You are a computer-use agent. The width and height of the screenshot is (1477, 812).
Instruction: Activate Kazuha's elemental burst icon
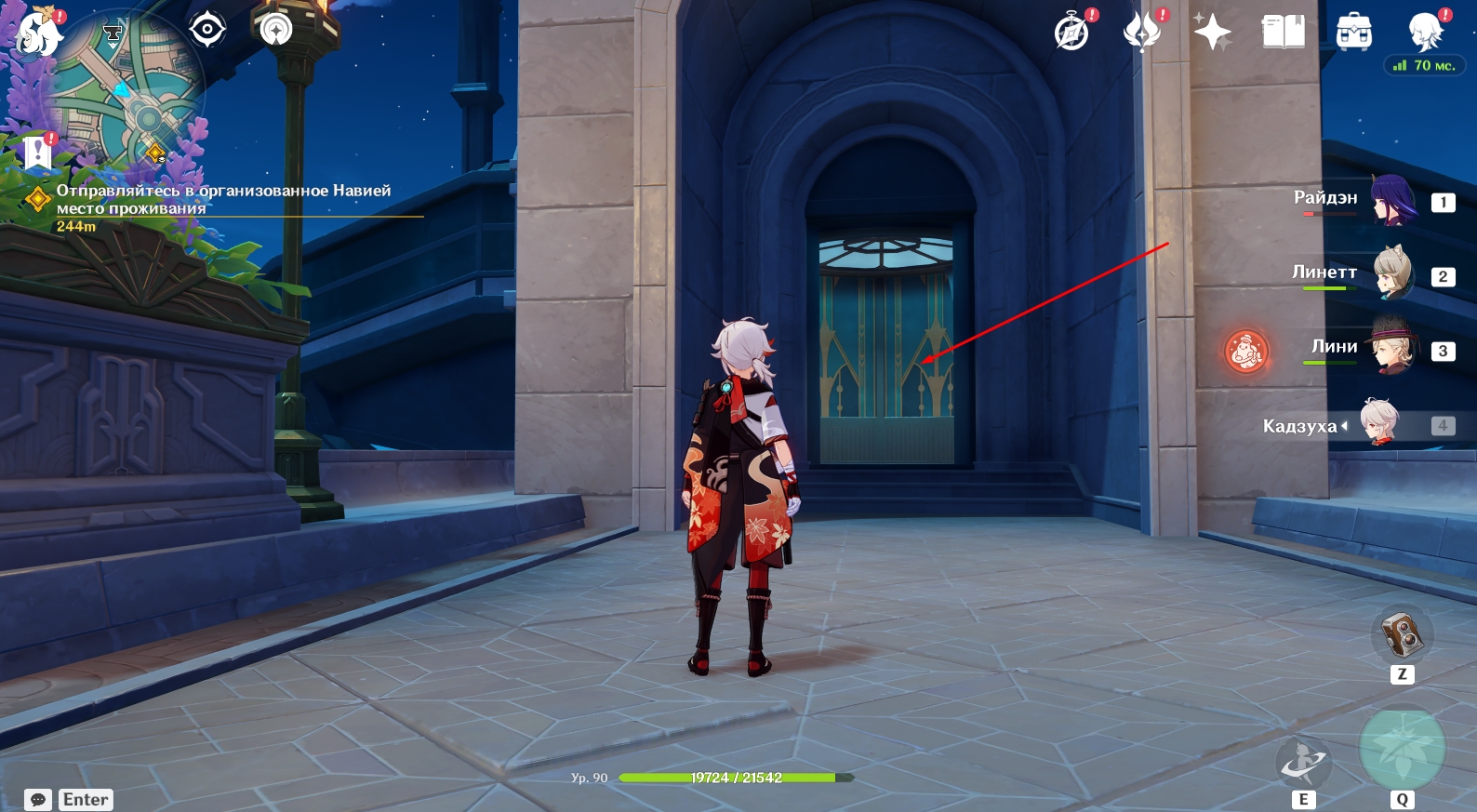click(x=1402, y=750)
